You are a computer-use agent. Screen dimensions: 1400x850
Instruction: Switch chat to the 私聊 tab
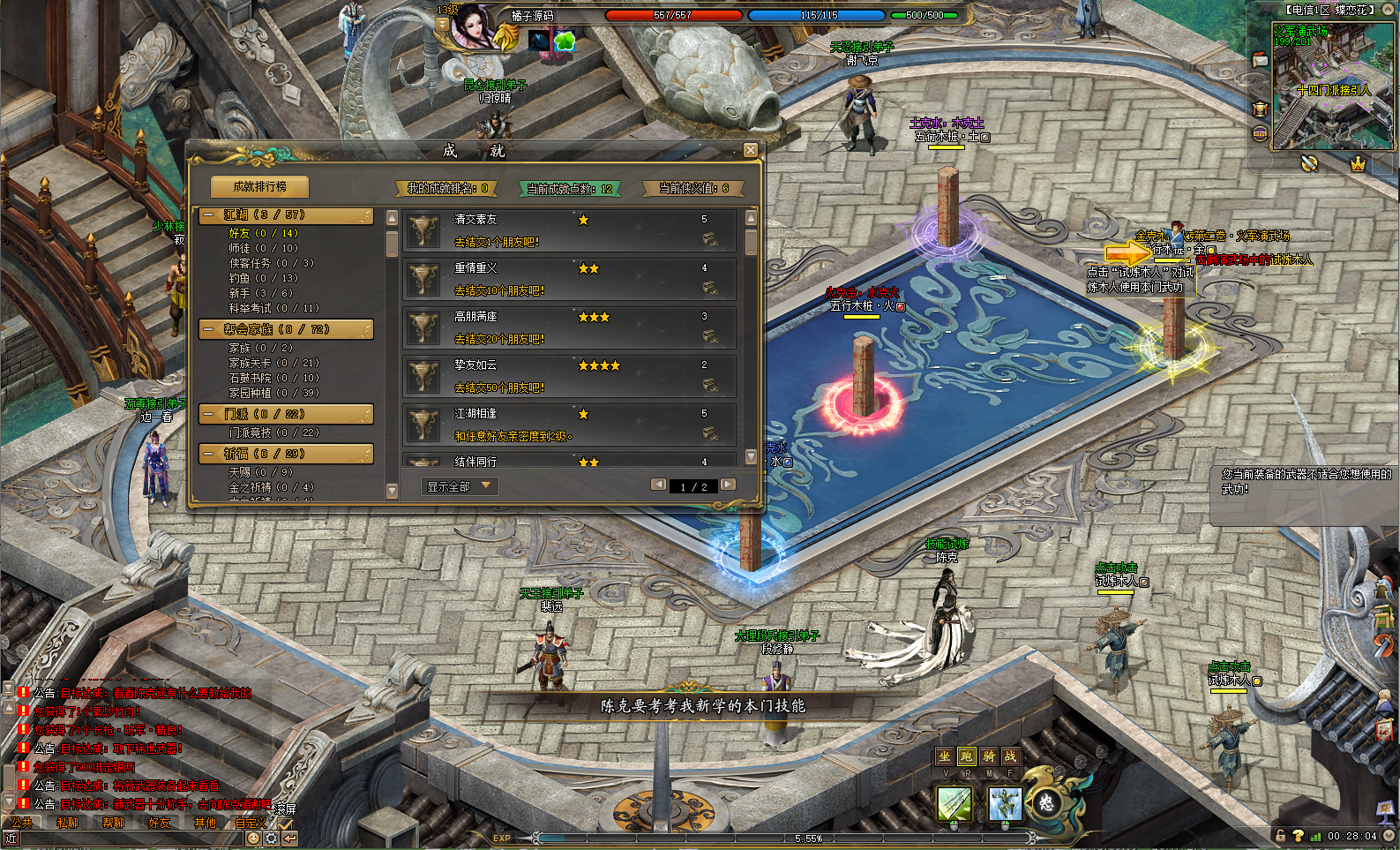67,823
